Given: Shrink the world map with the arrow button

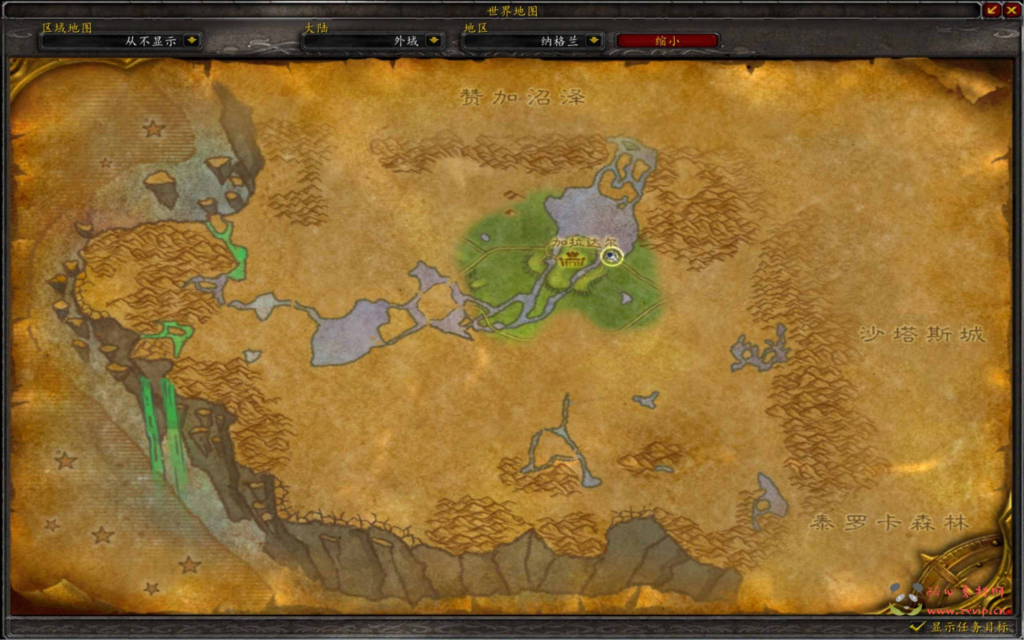Looking at the screenshot, I should (993, 10).
